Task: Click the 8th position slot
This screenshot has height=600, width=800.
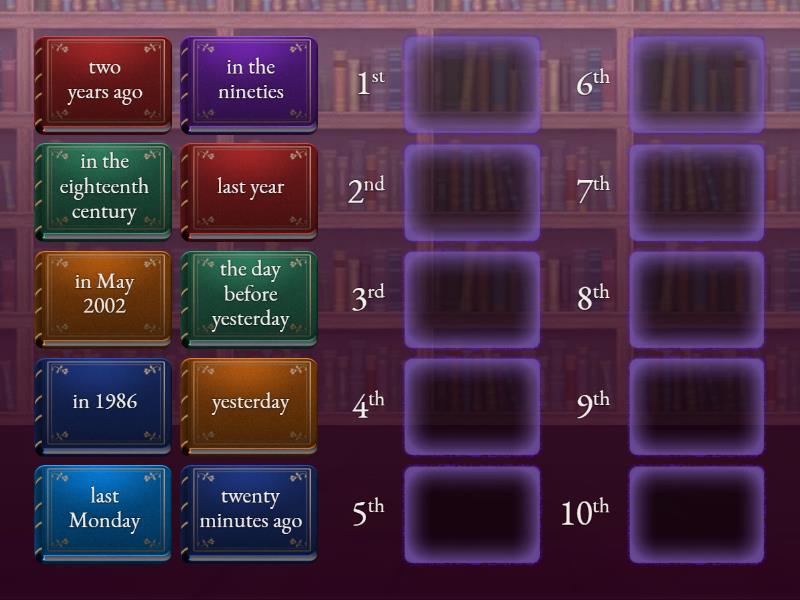Action: 696,298
